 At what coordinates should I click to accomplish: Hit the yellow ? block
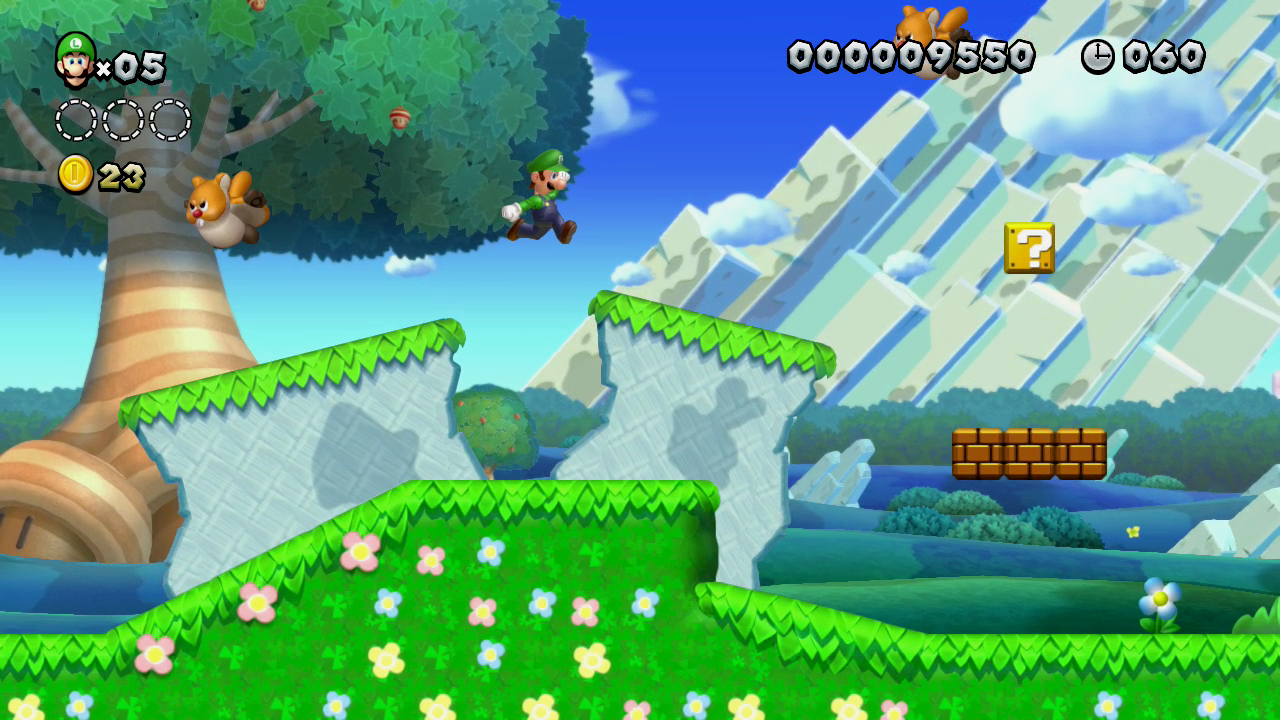1029,247
